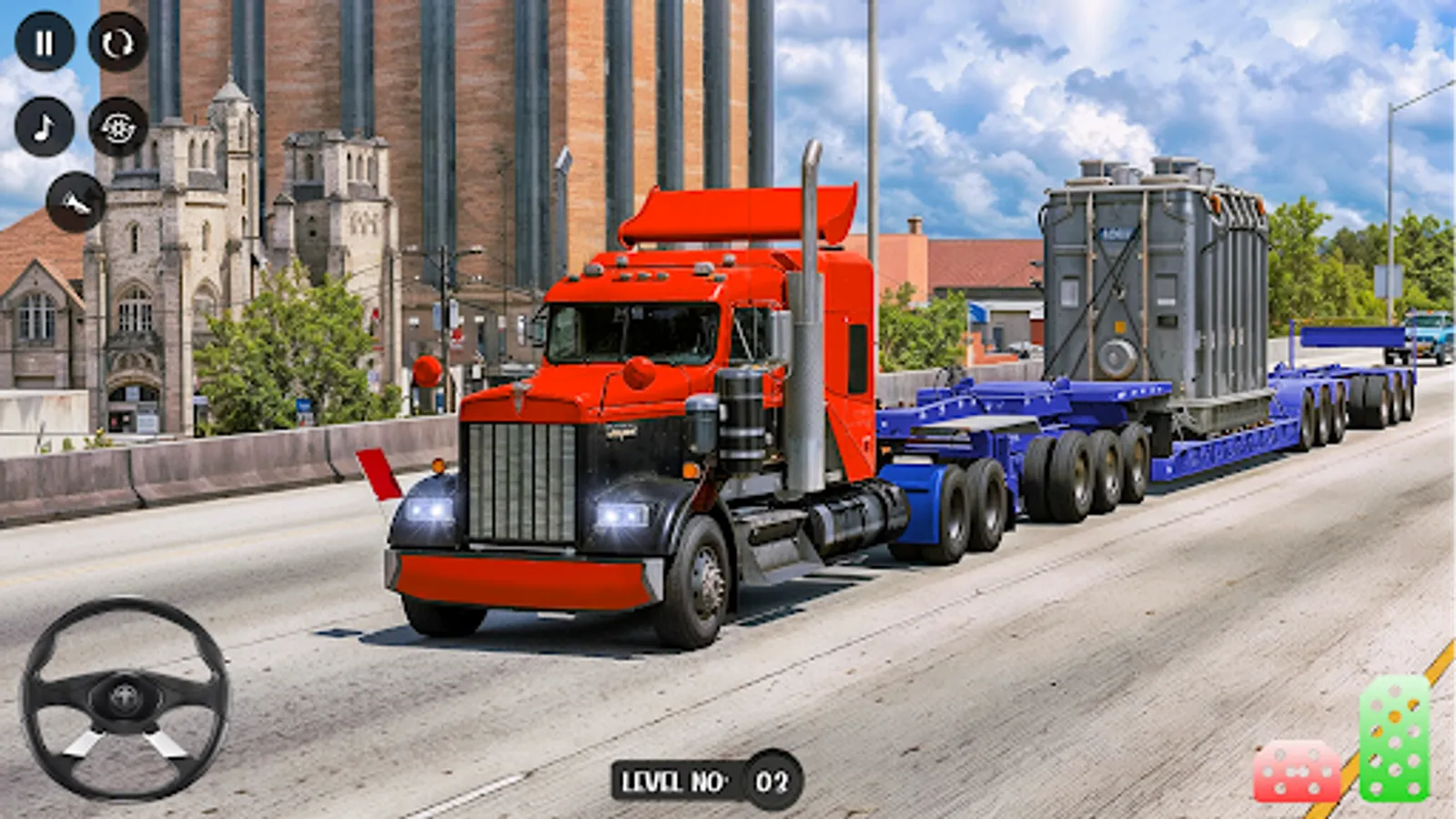Toggle pause using the pause icon
This screenshot has width=1456, height=819.
coord(45,41)
